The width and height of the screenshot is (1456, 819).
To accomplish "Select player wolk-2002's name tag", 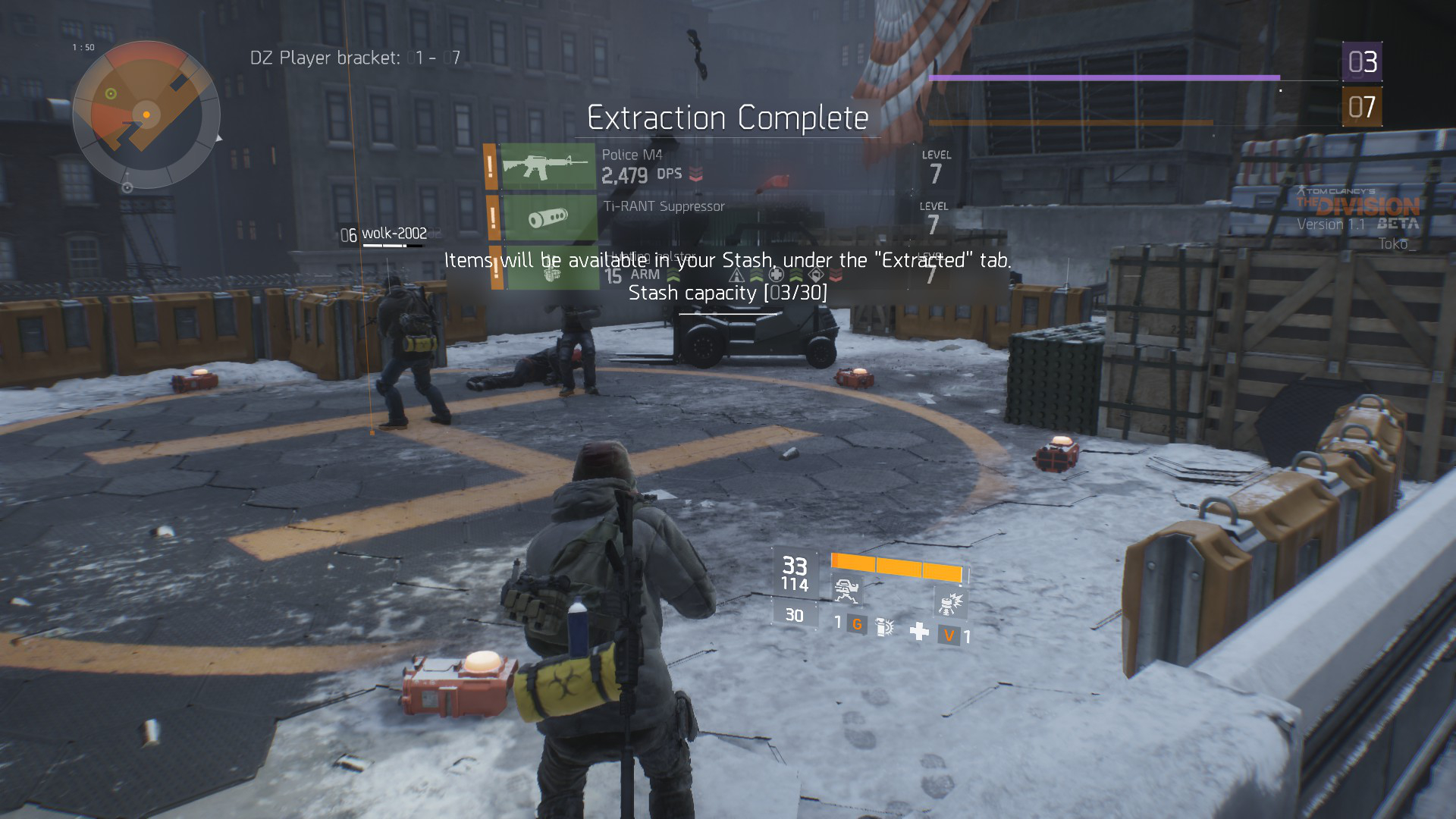I will coord(394,234).
